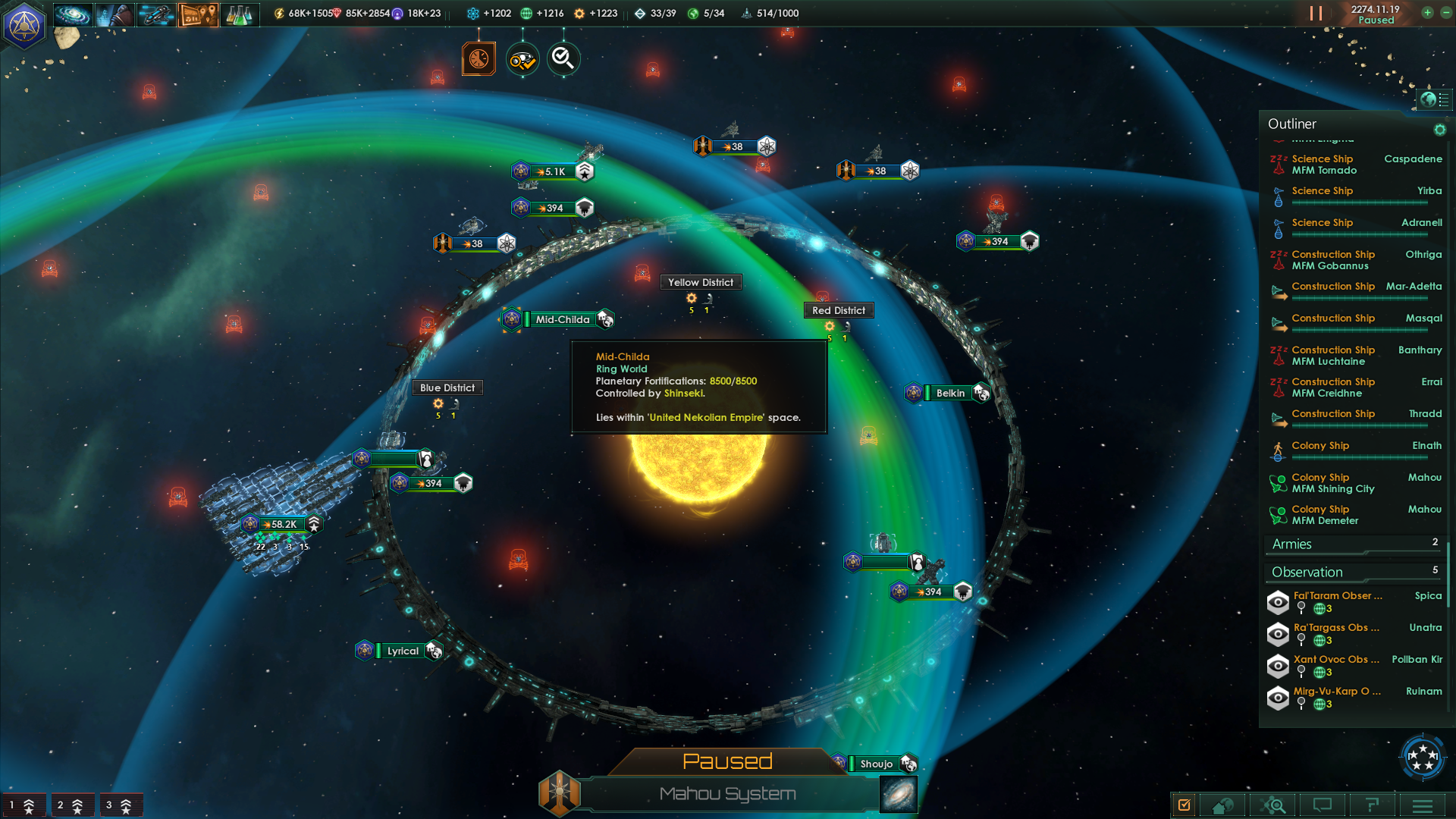
Task: Toggle the outliner globe list button
Action: (x=1434, y=99)
